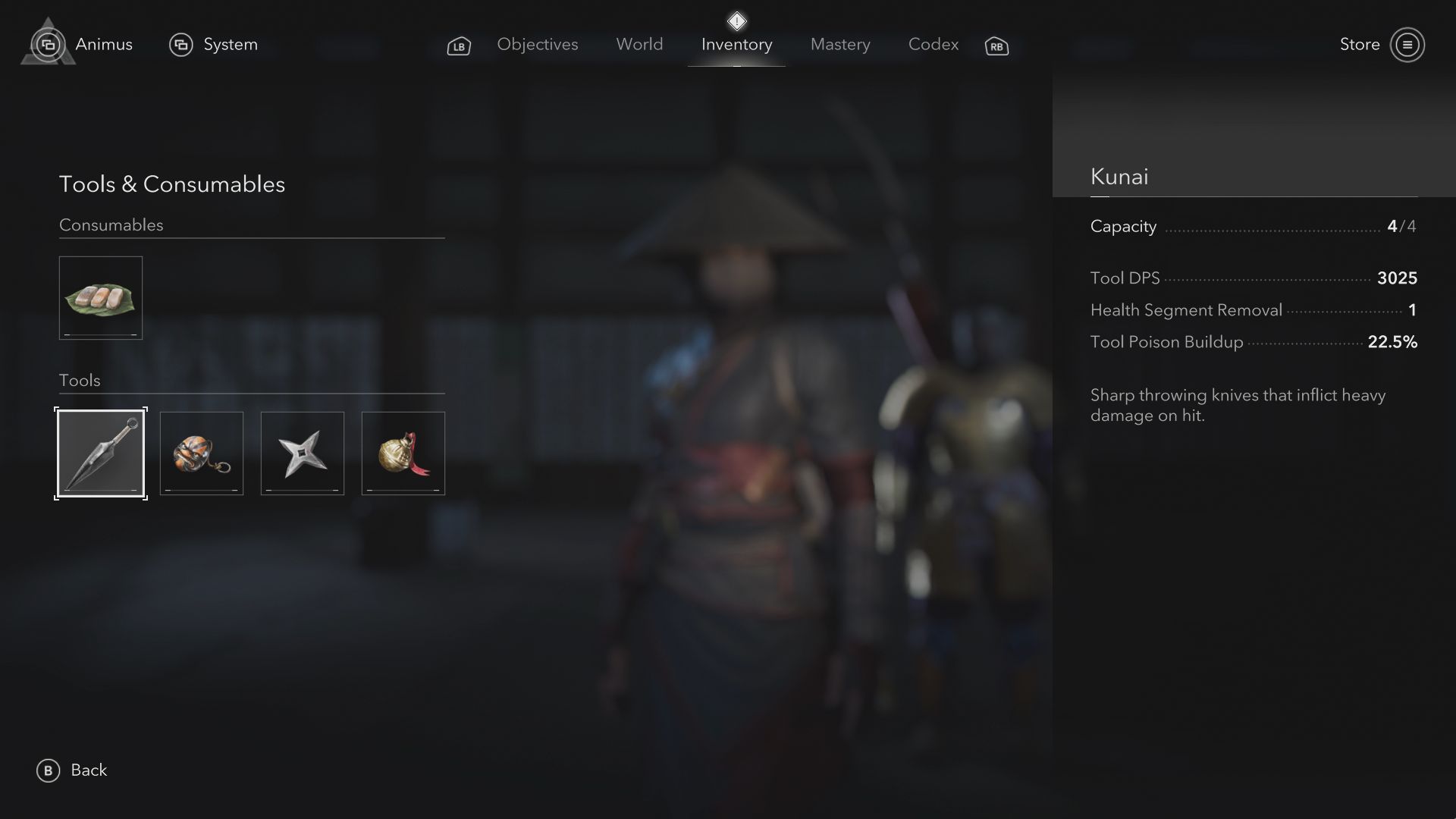Viewport: 1456px width, 819px height.
Task: Click the Store label
Action: click(1361, 45)
